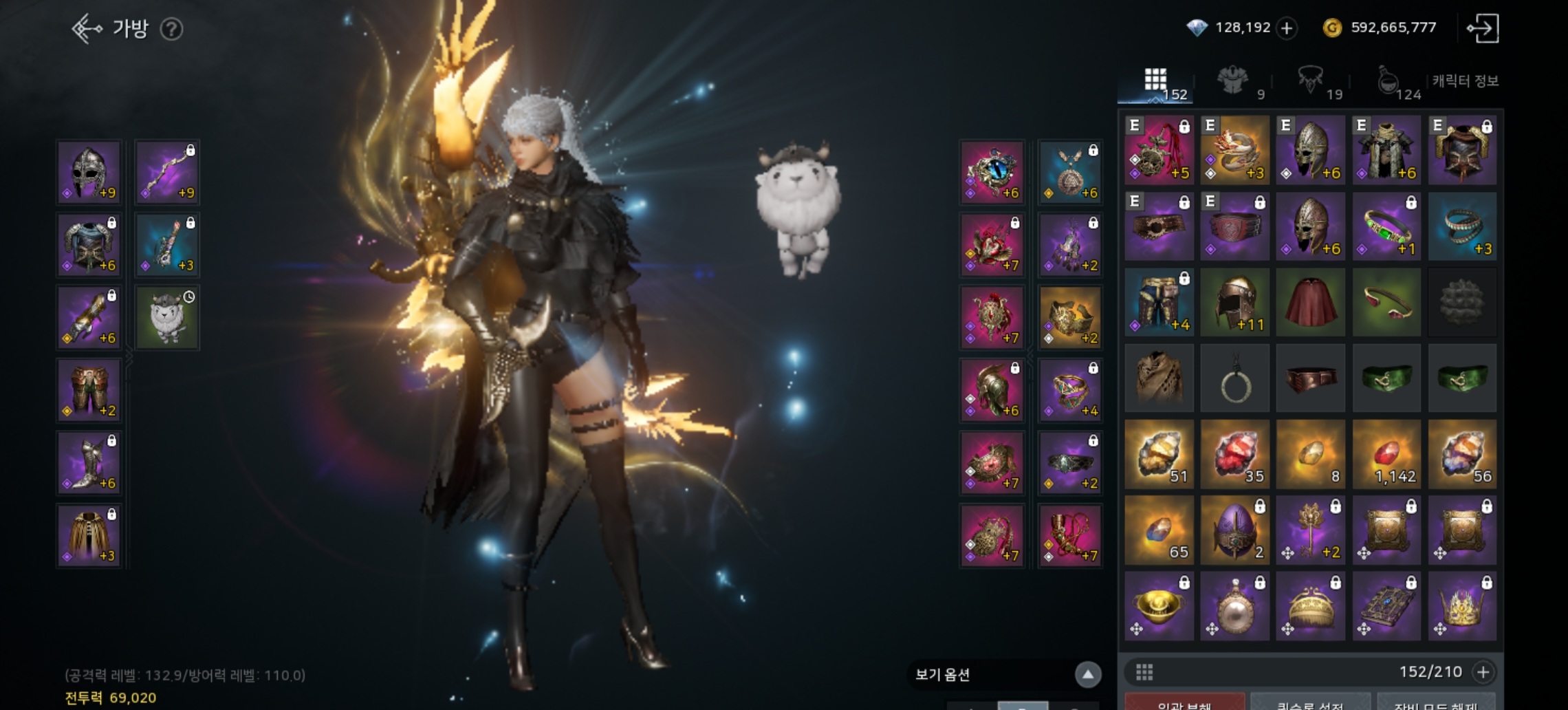The height and width of the screenshot is (710, 1568).
Task: Open the necklace accessories tab
Action: 1310,83
